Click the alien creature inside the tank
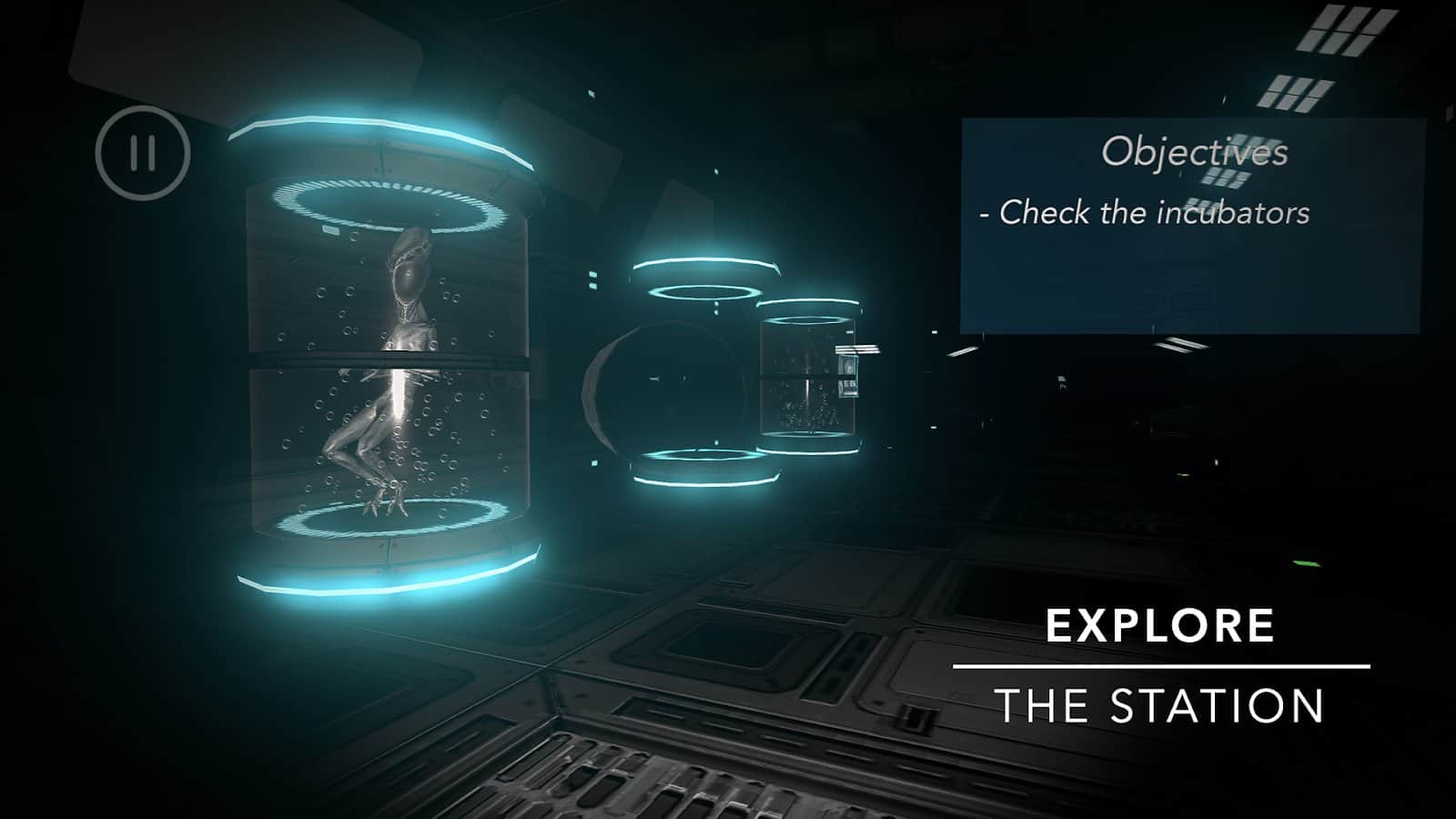This screenshot has height=819, width=1456. 400,364
